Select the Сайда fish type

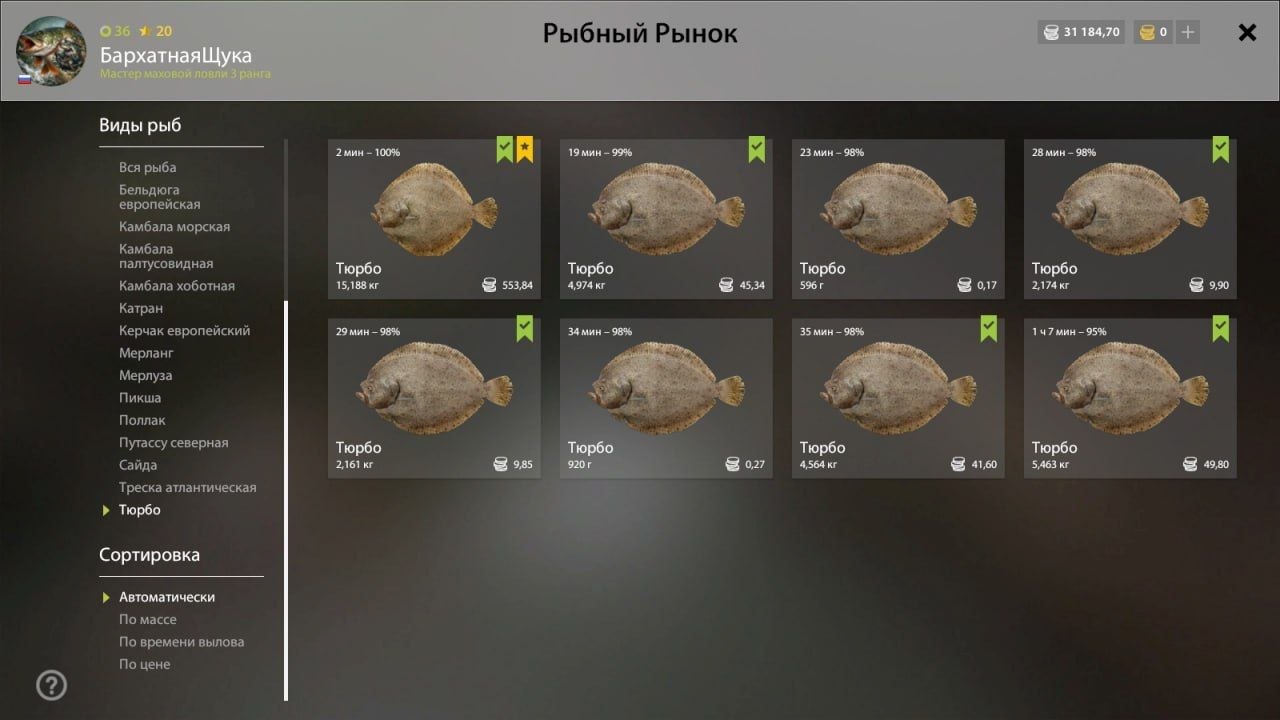(x=138, y=465)
